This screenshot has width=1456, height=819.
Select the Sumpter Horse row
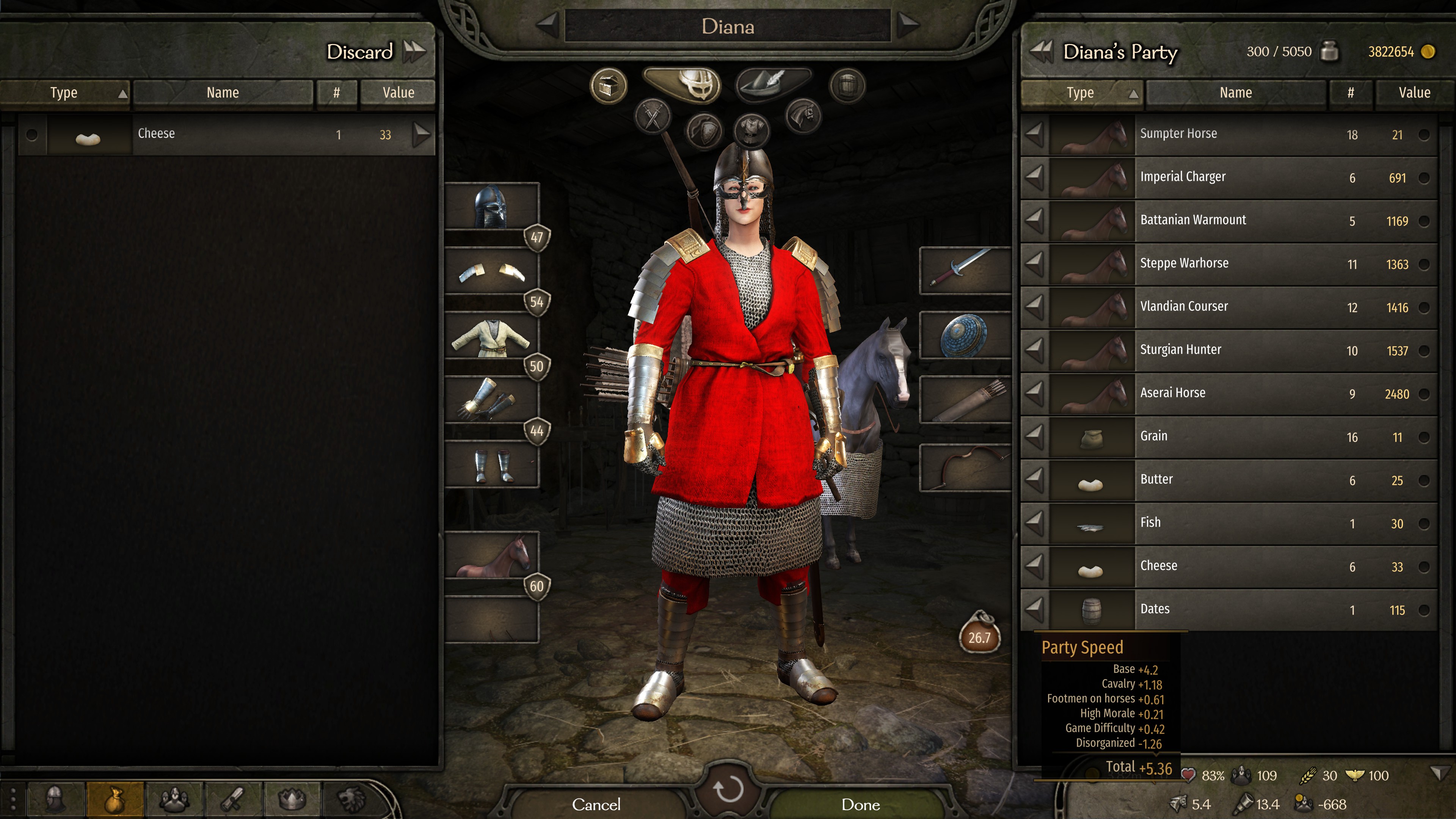click(x=1232, y=135)
